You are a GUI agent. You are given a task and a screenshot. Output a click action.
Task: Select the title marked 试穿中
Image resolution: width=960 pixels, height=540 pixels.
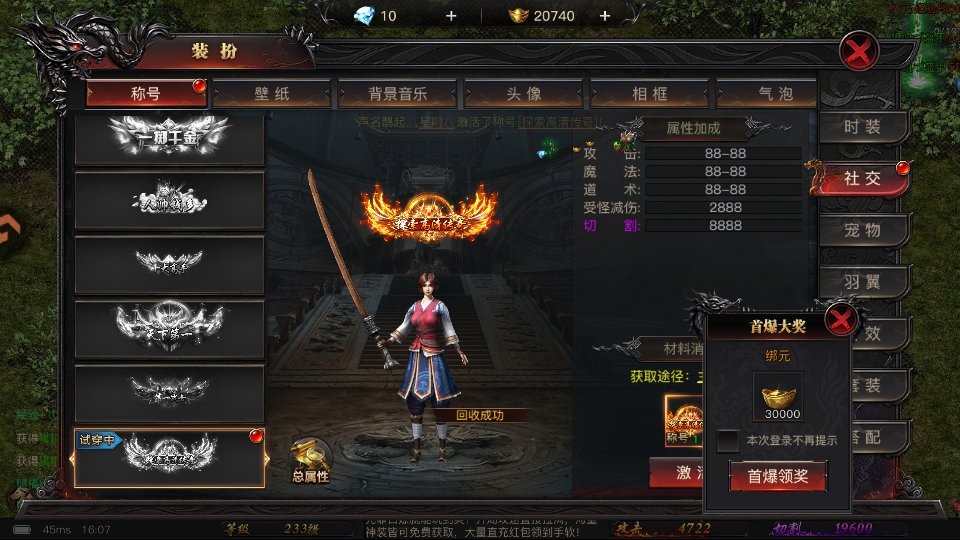169,457
